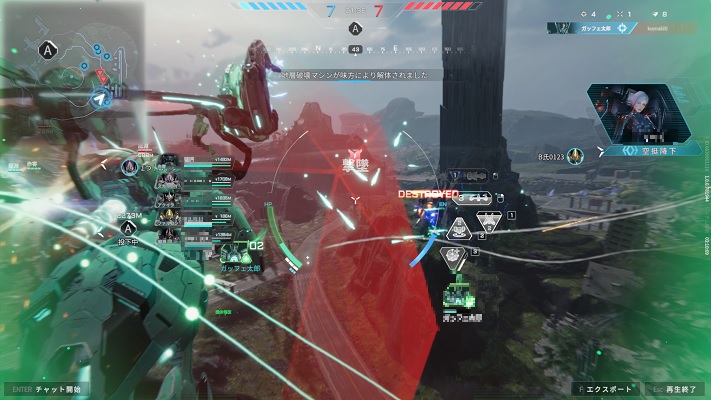Open the minimap in the corner
711x400 pixels.
[74, 70]
